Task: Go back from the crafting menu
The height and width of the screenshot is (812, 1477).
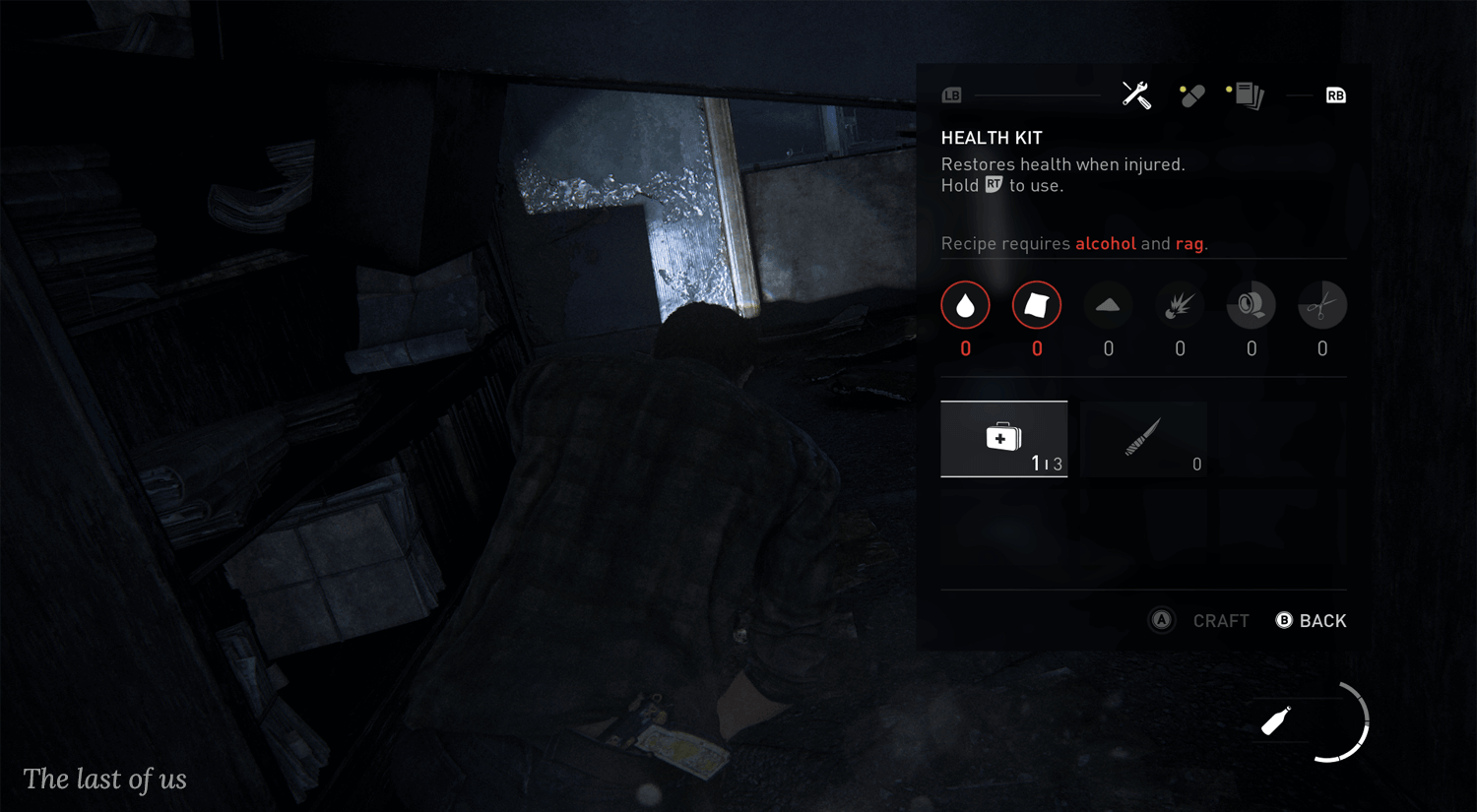Action: 1312,621
